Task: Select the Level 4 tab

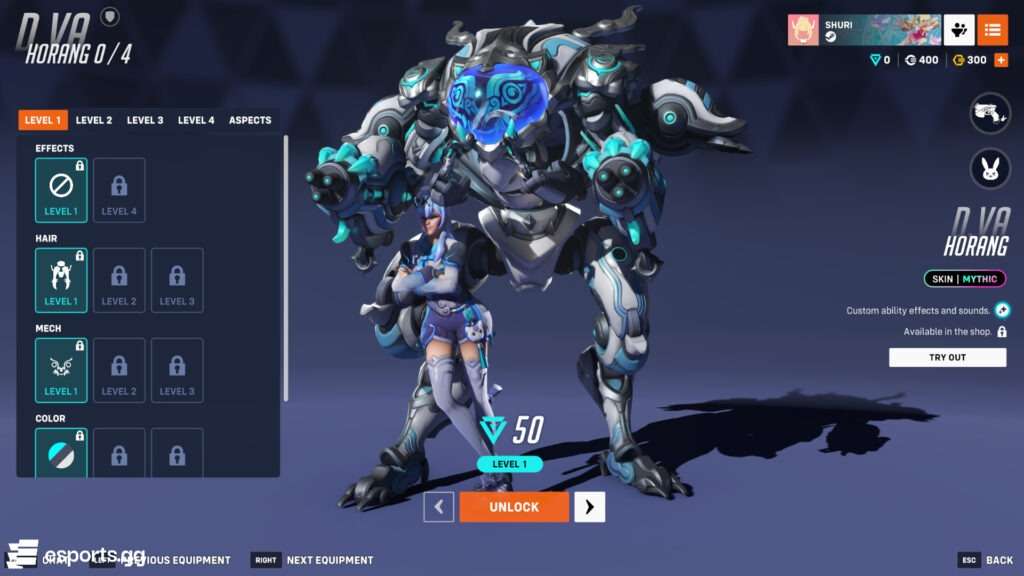Action: pos(196,120)
